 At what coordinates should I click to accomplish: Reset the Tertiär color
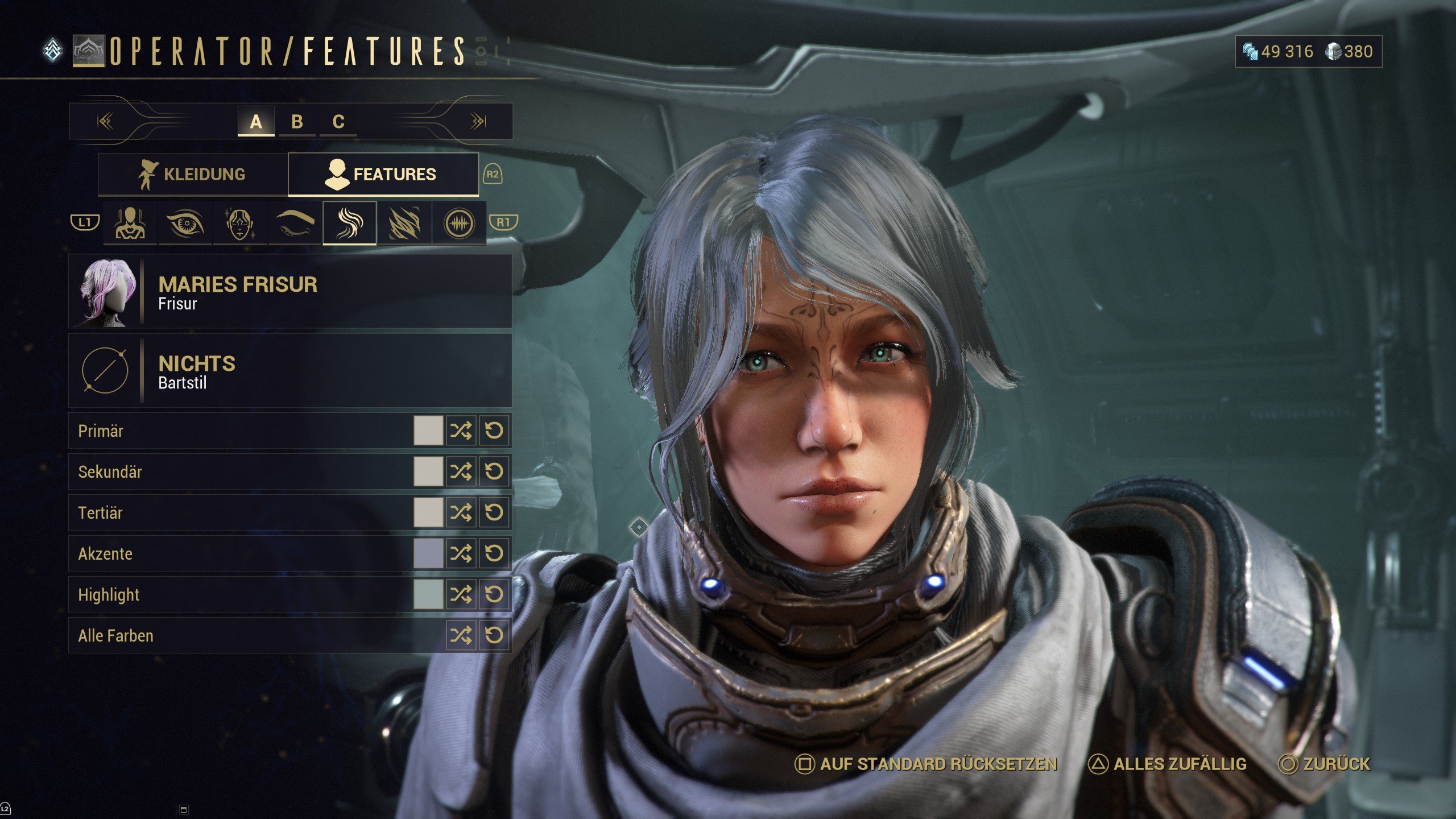point(494,512)
